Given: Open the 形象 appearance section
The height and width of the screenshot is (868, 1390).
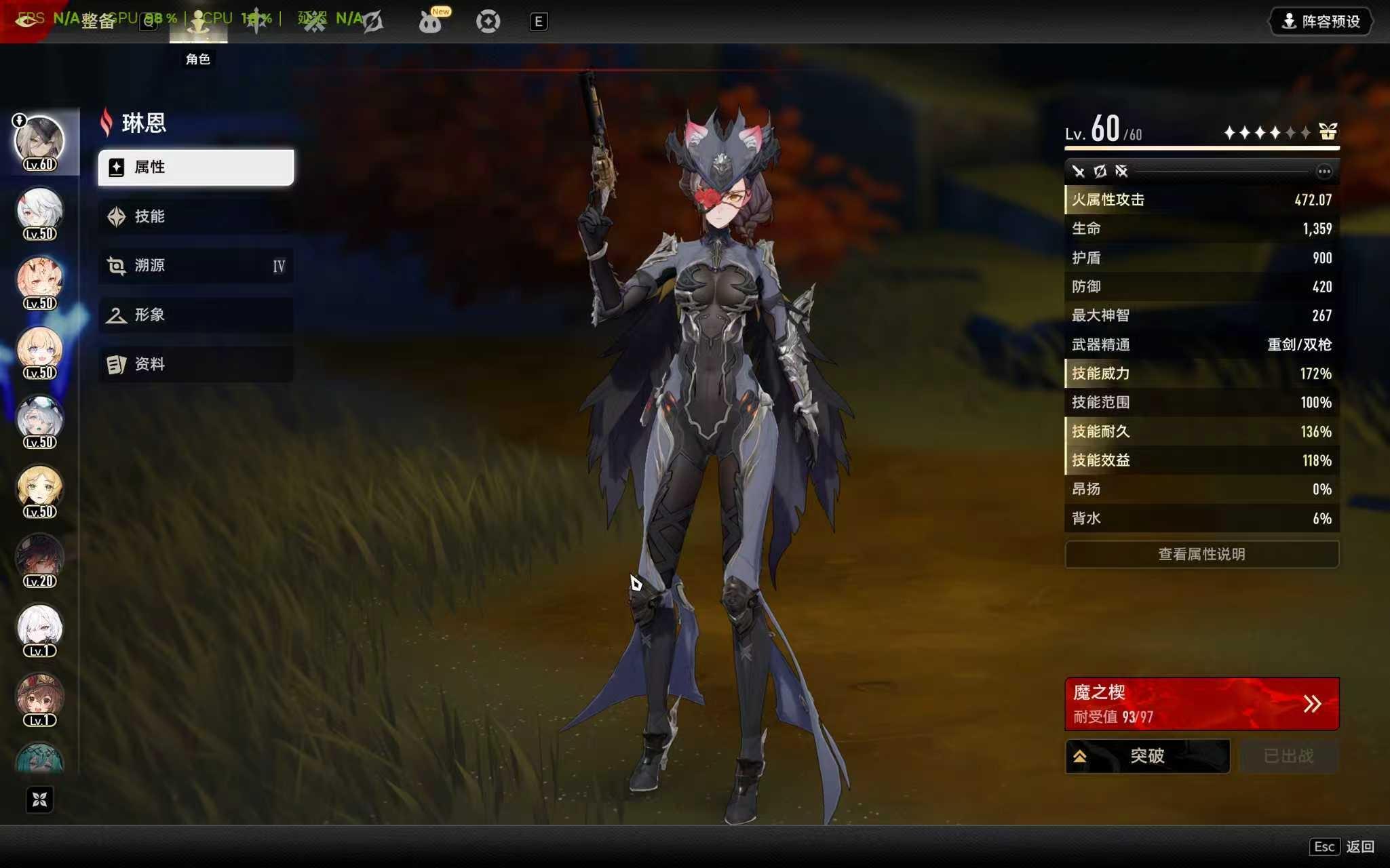Looking at the screenshot, I should [195, 315].
